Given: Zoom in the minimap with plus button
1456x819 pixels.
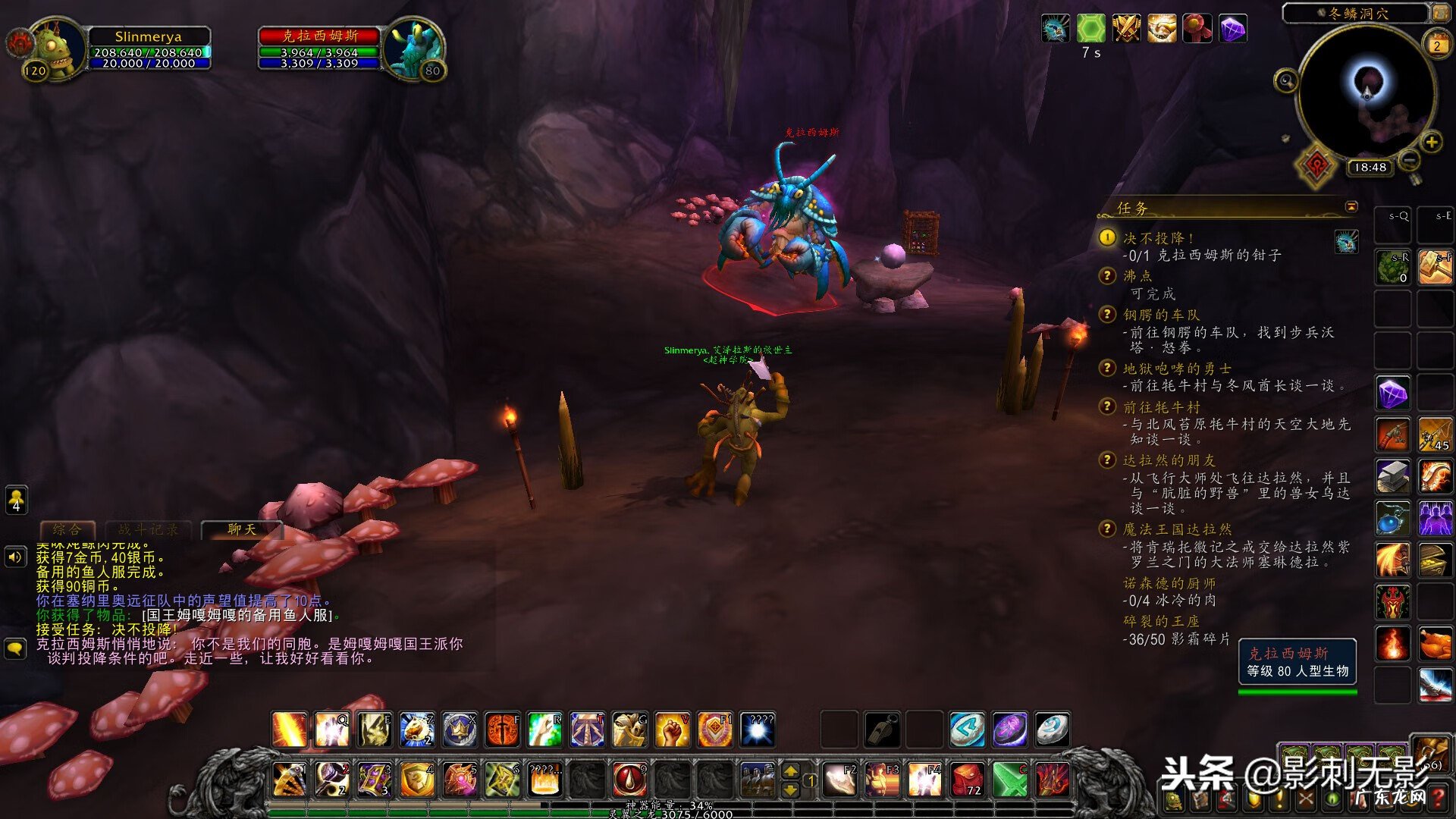Looking at the screenshot, I should (x=1431, y=142).
